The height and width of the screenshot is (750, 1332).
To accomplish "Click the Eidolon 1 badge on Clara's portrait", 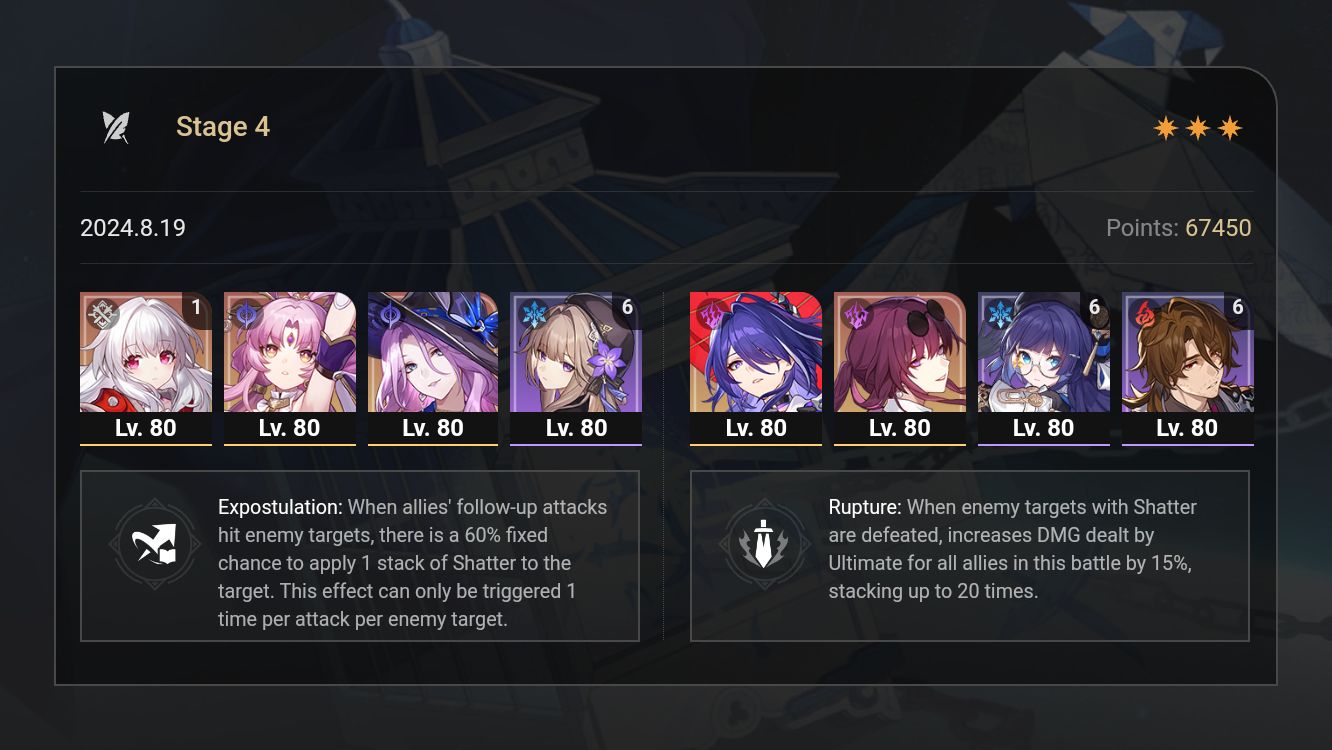I will tap(196, 307).
